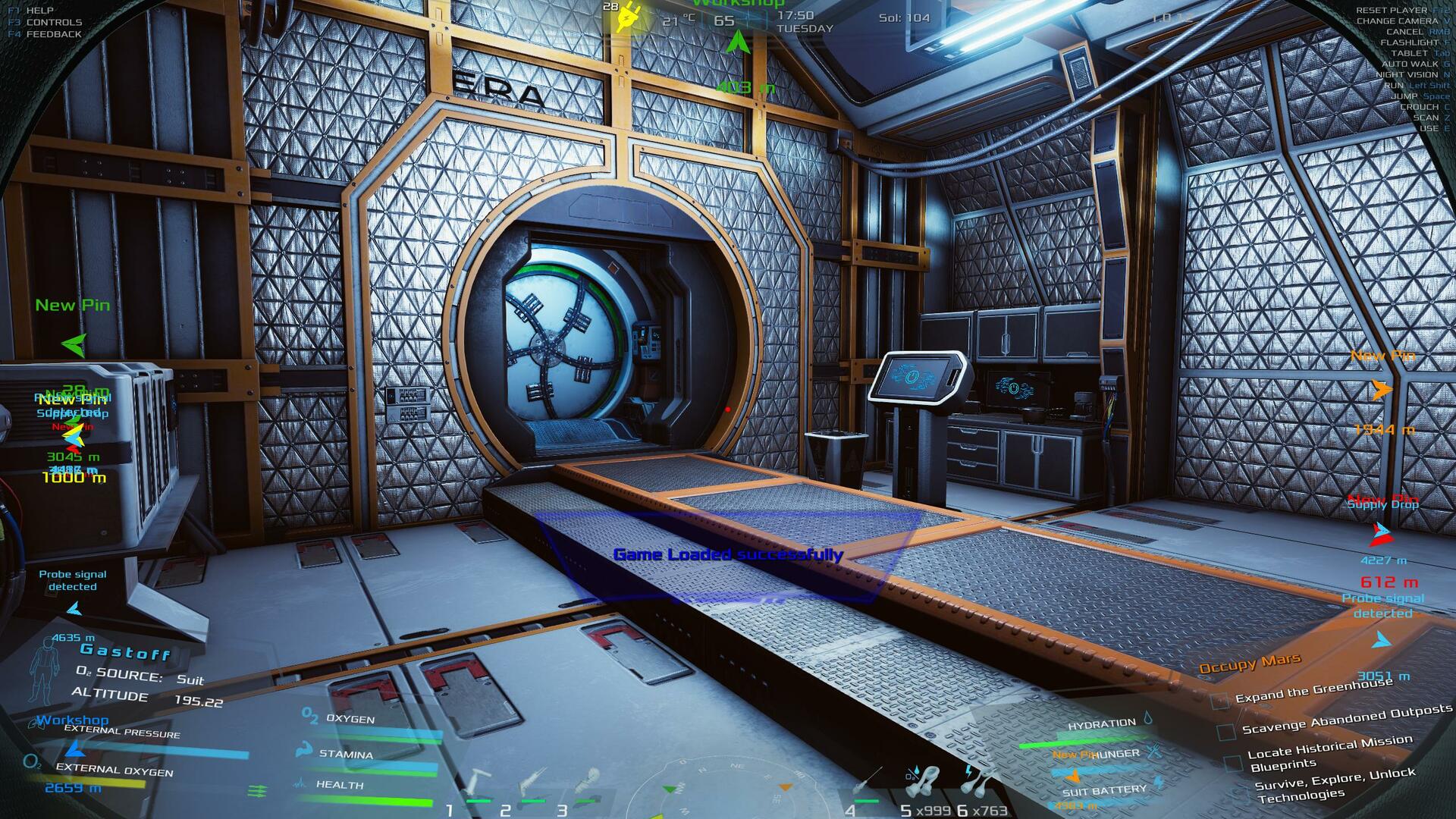The image size is (1456, 819).
Task: Select the green New Pin arrow marker
Action: point(74,346)
